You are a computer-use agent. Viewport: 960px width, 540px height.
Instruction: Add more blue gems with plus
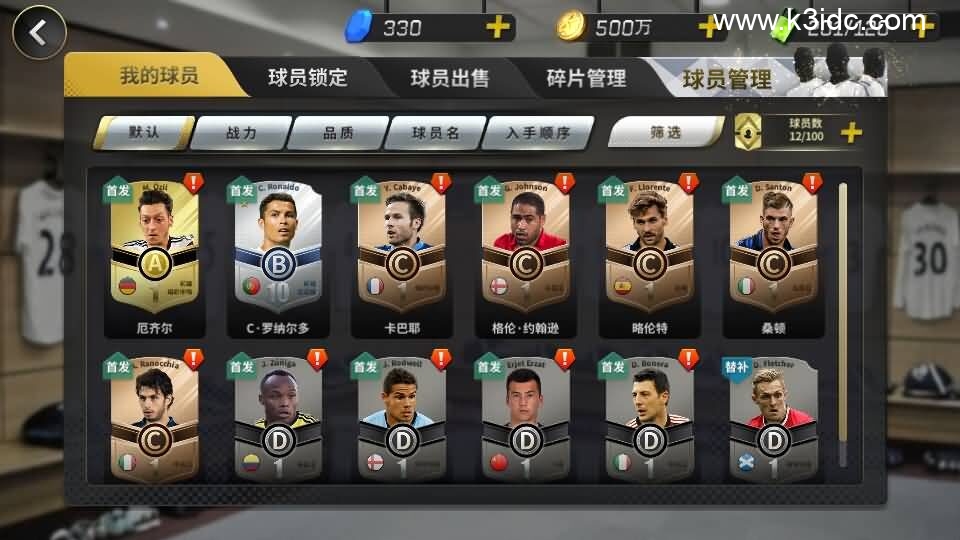[x=497, y=27]
